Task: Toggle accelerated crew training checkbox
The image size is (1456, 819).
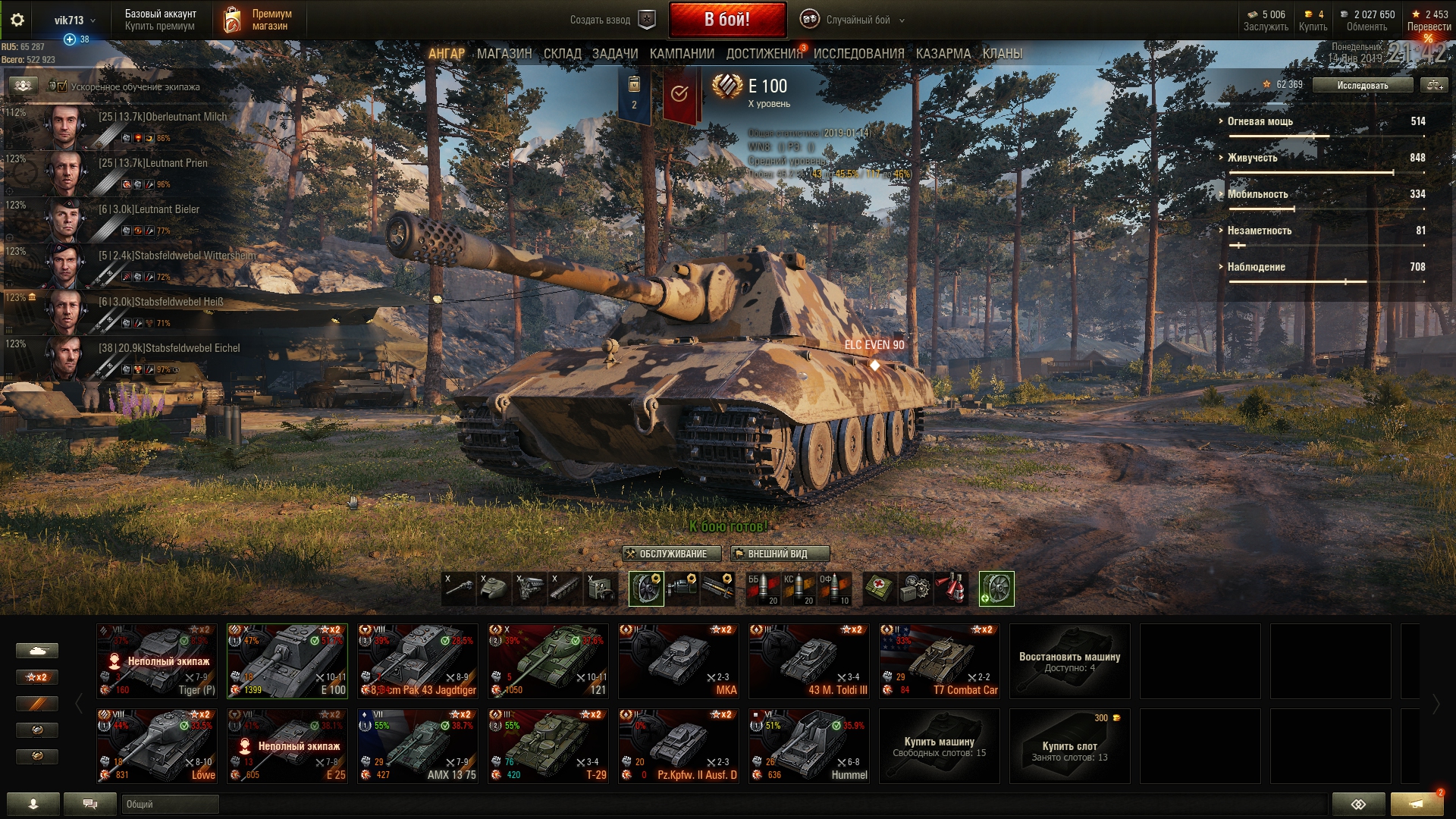Action: click(62, 86)
